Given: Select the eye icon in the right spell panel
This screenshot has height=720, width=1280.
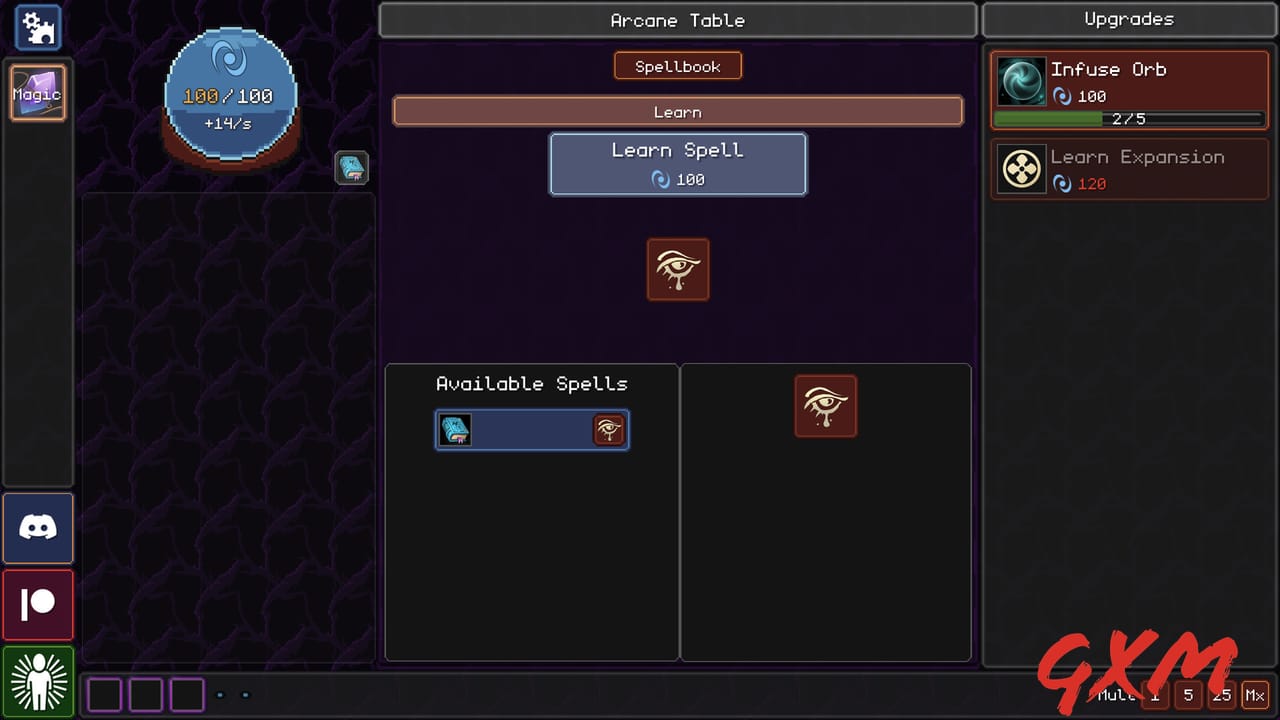Looking at the screenshot, I should coord(826,405).
